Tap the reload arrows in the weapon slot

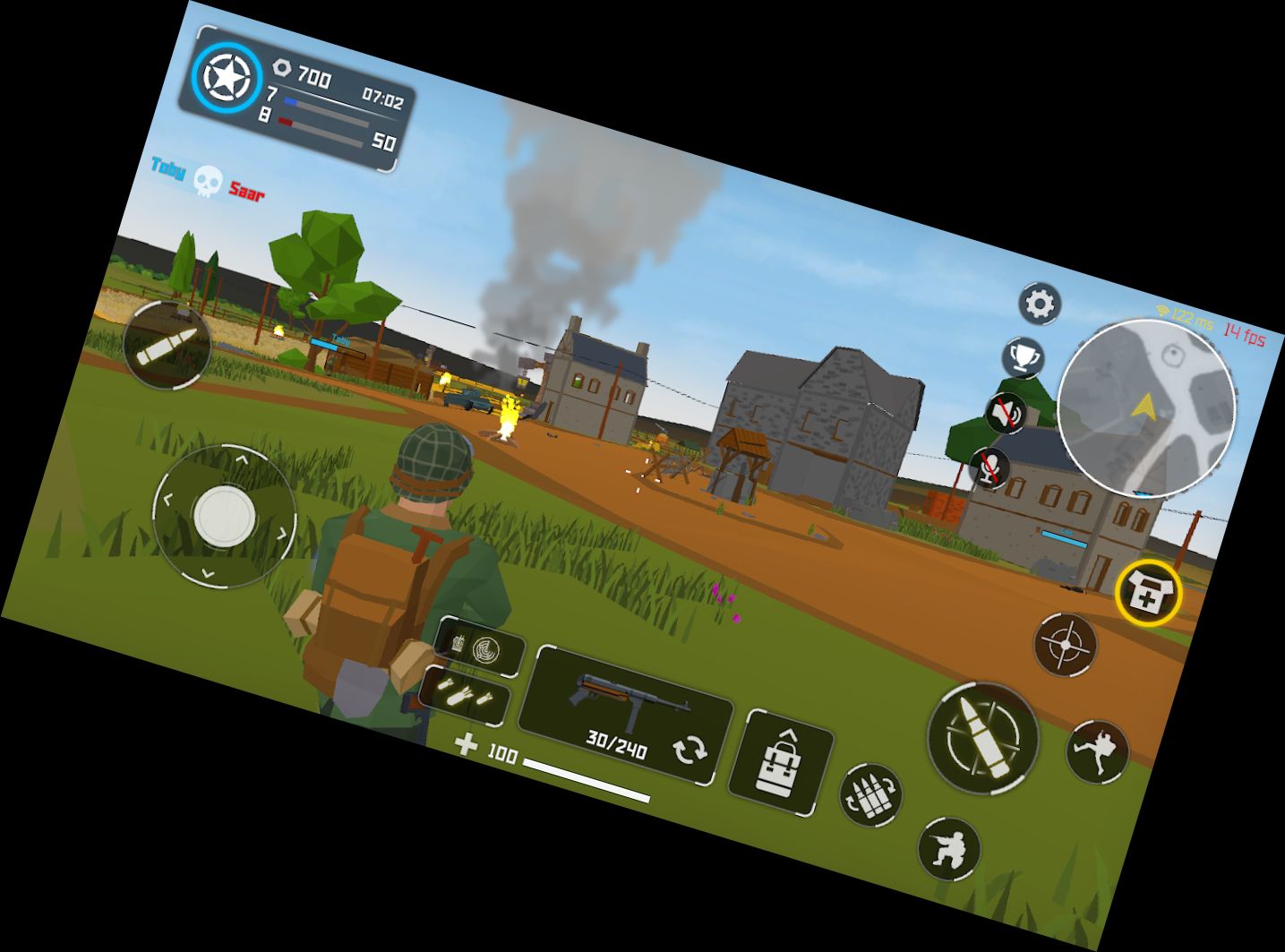coord(691,747)
